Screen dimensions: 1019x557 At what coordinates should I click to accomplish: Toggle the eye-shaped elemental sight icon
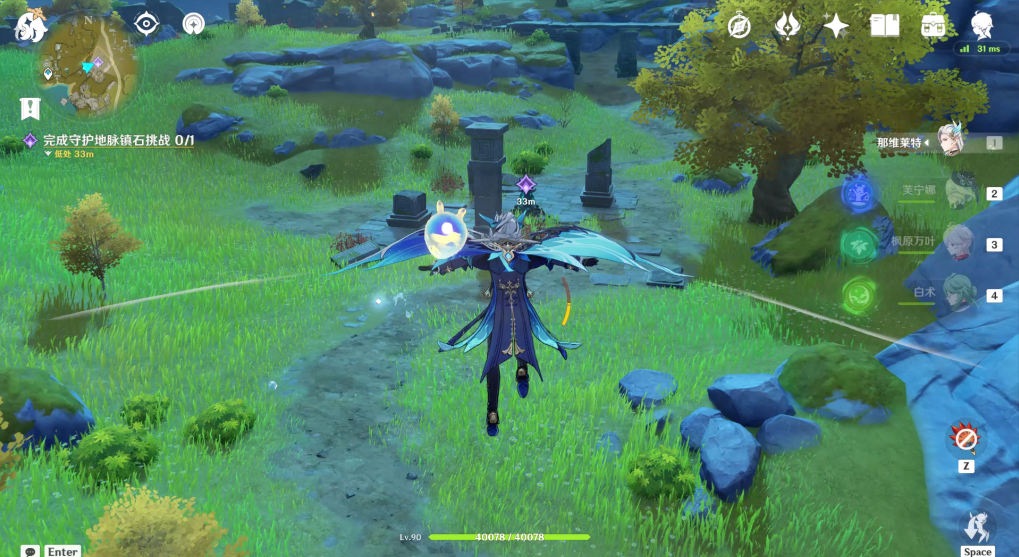coord(147,24)
